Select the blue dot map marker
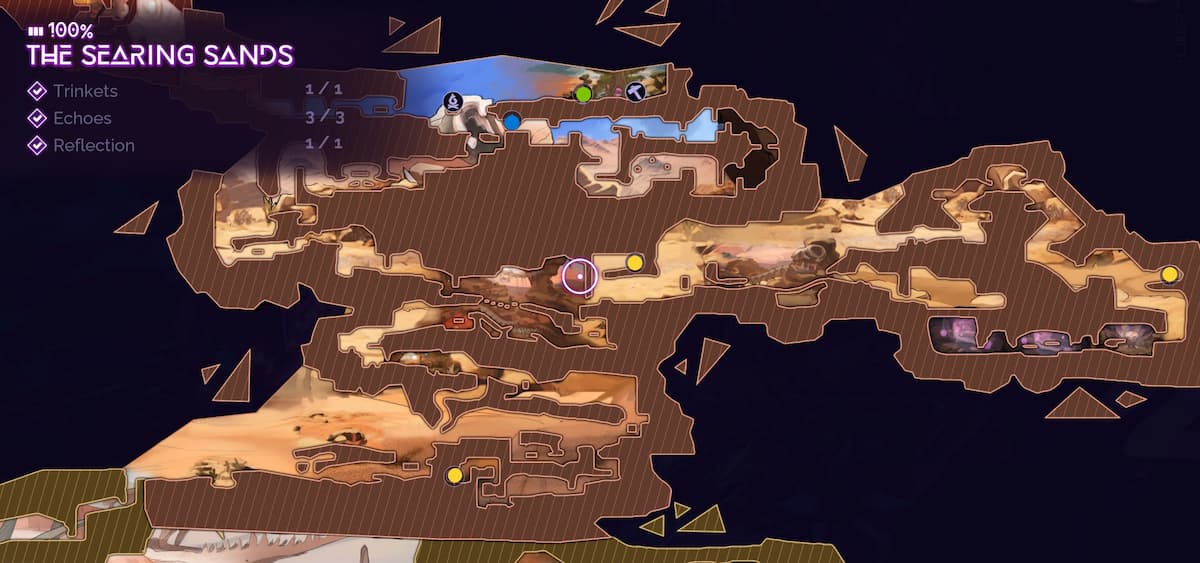Screen dimensions: 1200x563 (x=512, y=122)
